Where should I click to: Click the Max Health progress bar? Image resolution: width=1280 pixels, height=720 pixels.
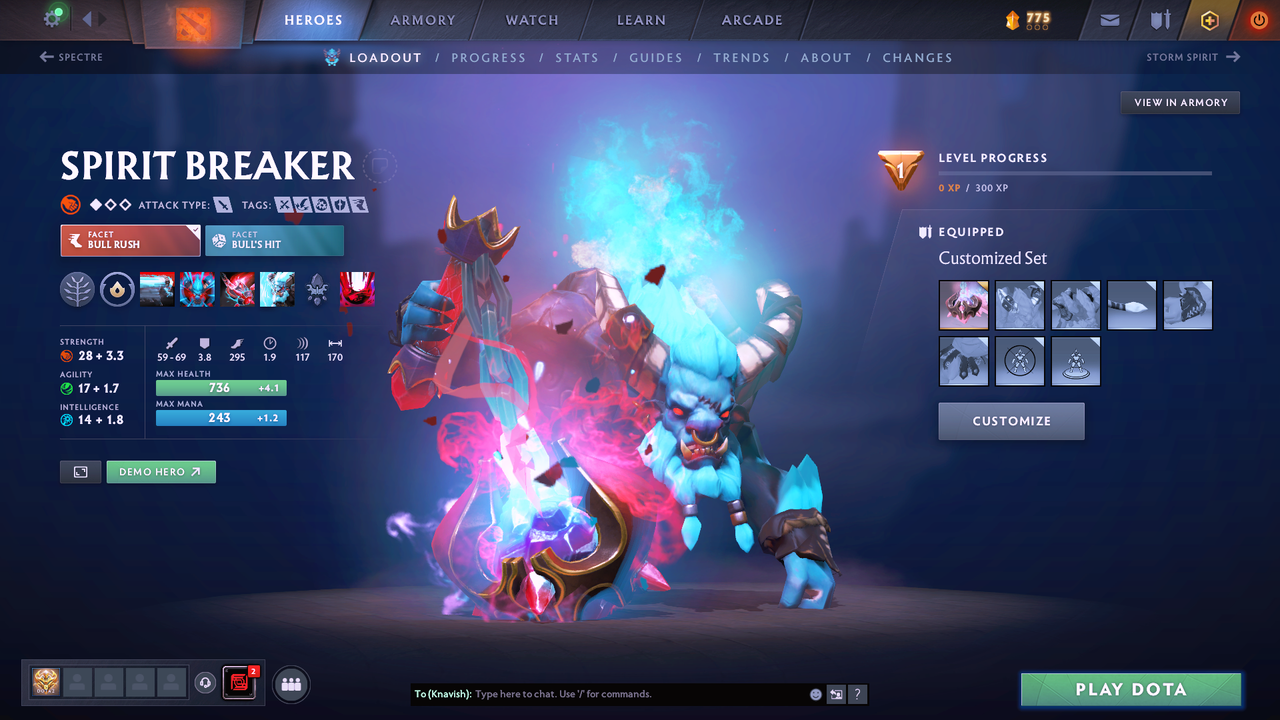[x=221, y=387]
